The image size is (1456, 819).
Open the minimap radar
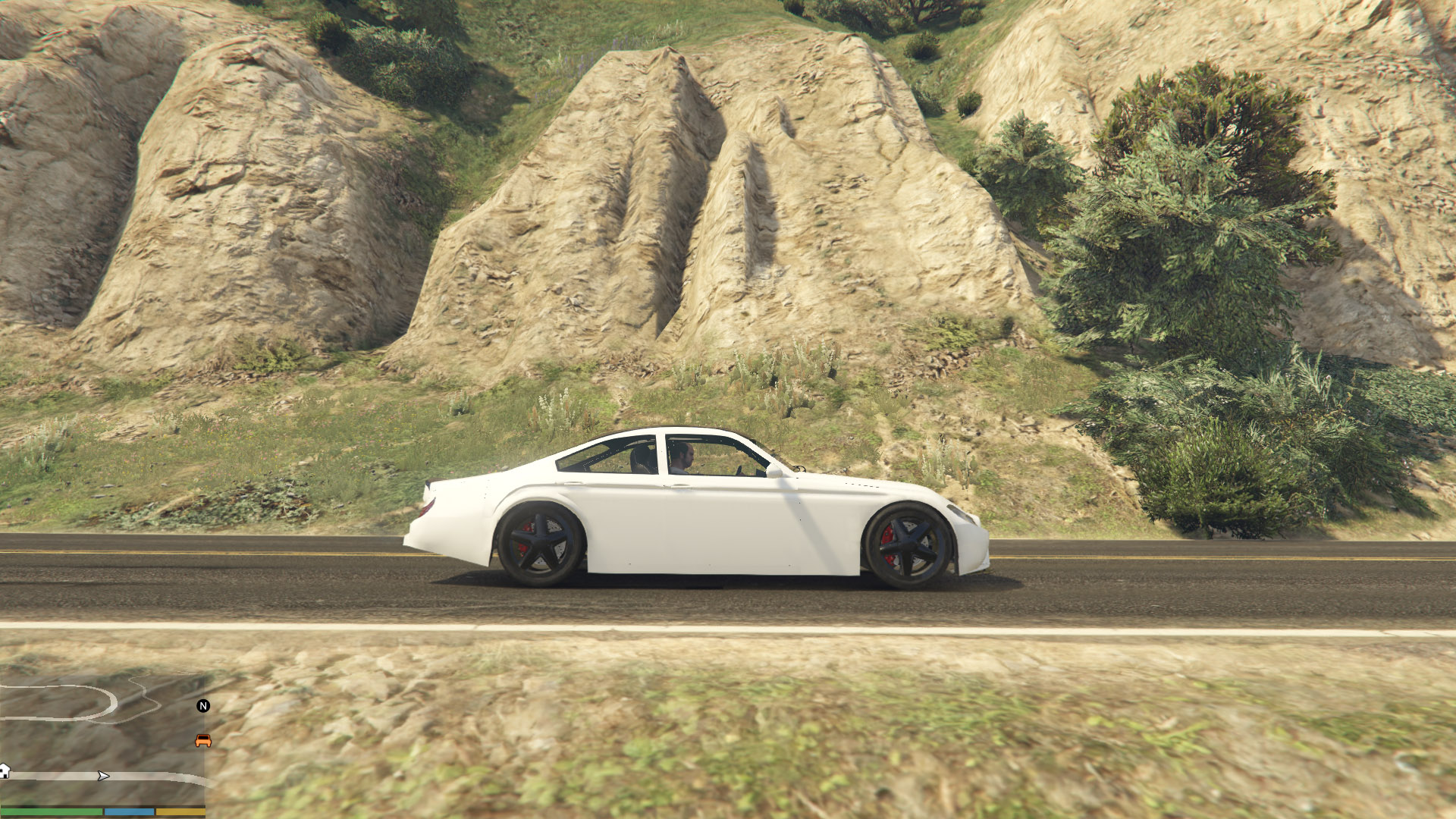click(102, 739)
